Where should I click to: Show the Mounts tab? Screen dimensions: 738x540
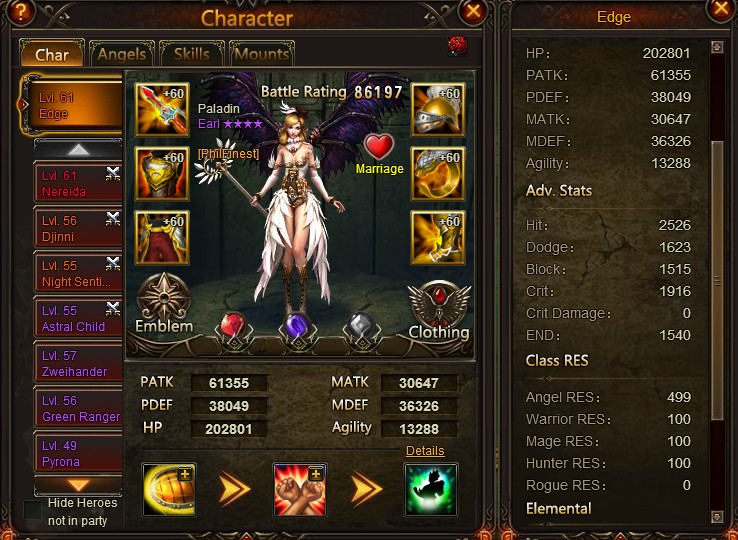[261, 54]
